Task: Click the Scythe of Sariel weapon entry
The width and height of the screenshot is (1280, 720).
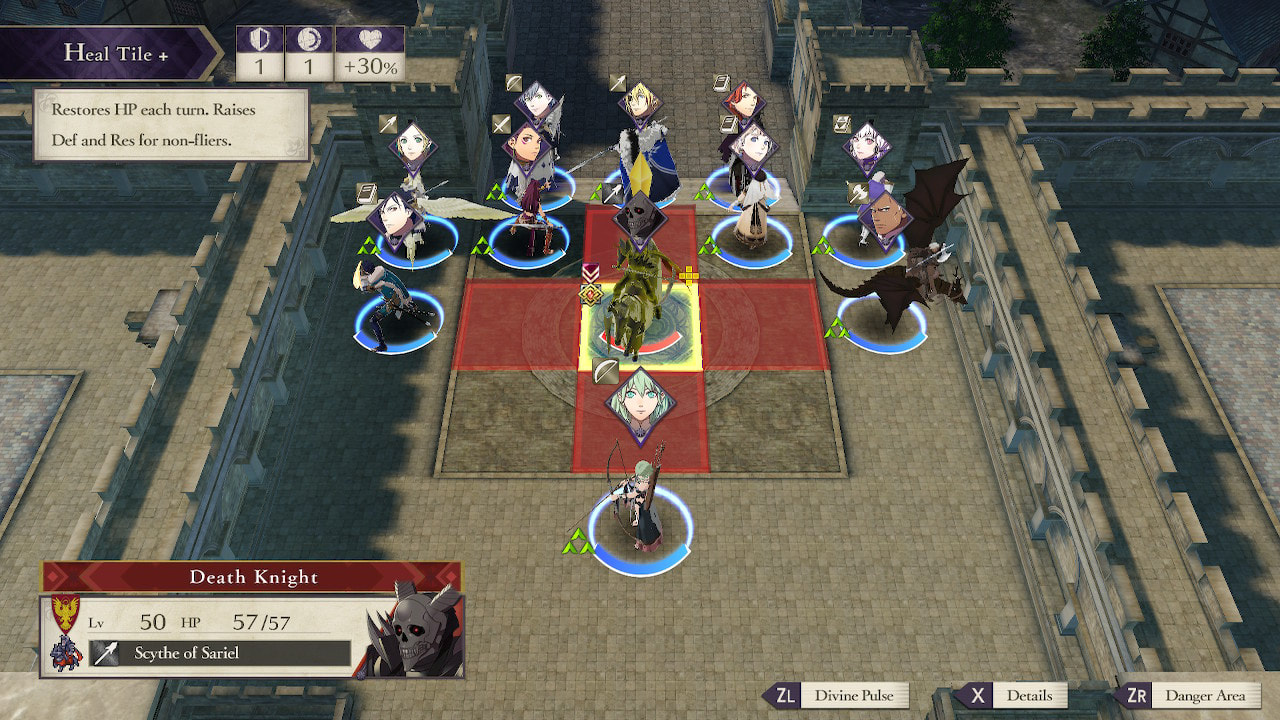Action: (220, 653)
